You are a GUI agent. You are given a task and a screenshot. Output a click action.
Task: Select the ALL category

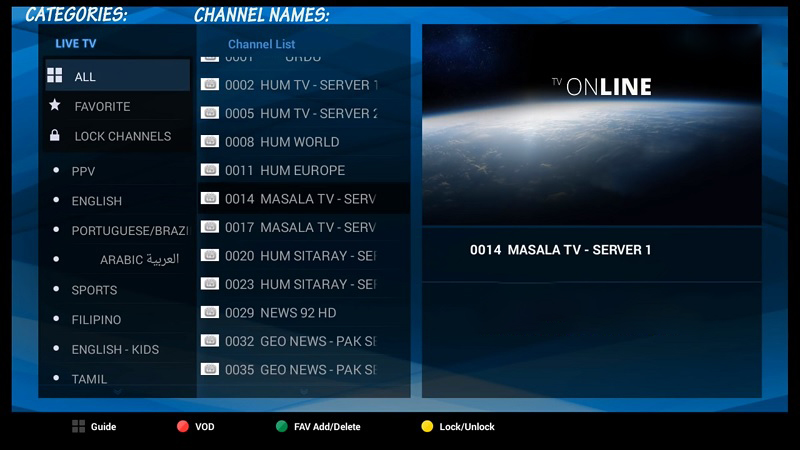click(116, 76)
